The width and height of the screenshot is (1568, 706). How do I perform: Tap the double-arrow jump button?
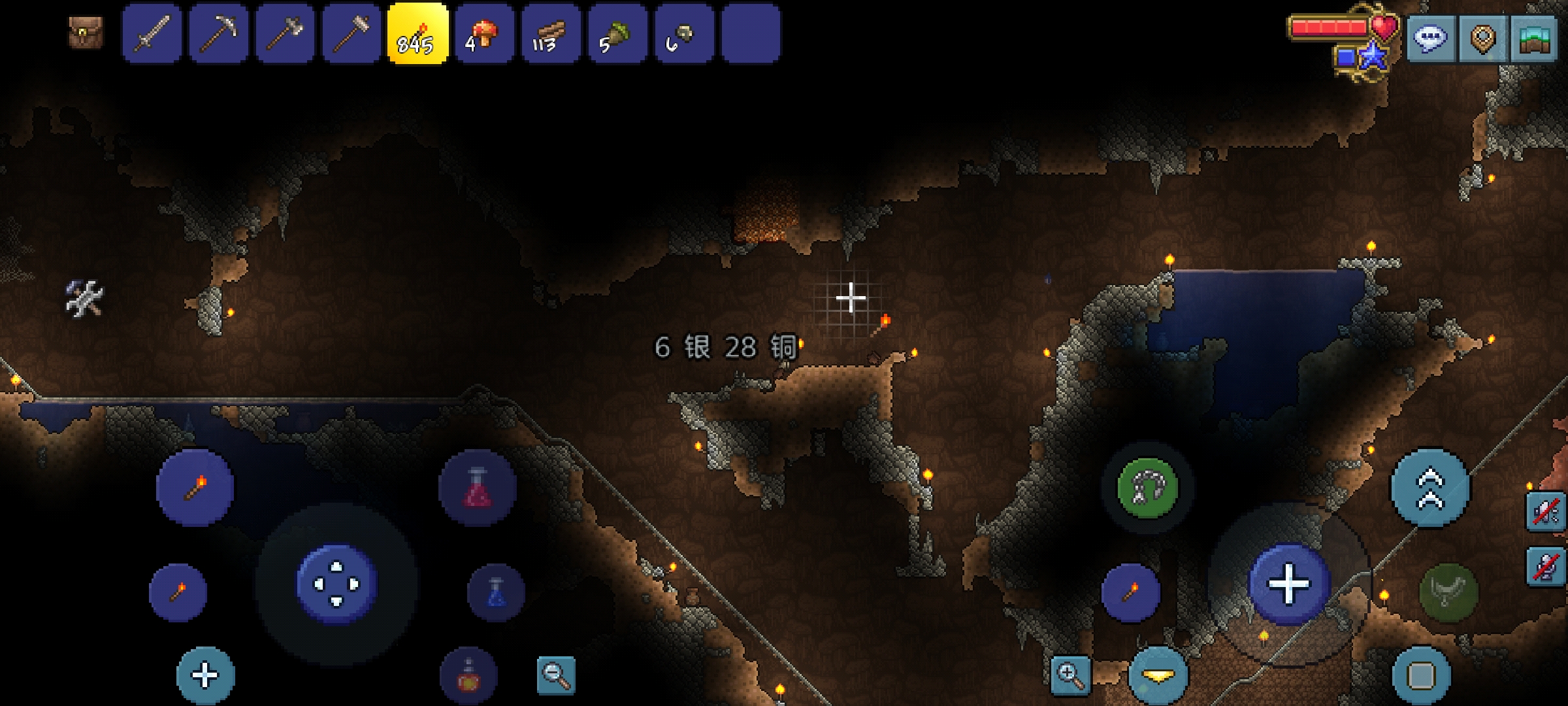click(x=1431, y=488)
